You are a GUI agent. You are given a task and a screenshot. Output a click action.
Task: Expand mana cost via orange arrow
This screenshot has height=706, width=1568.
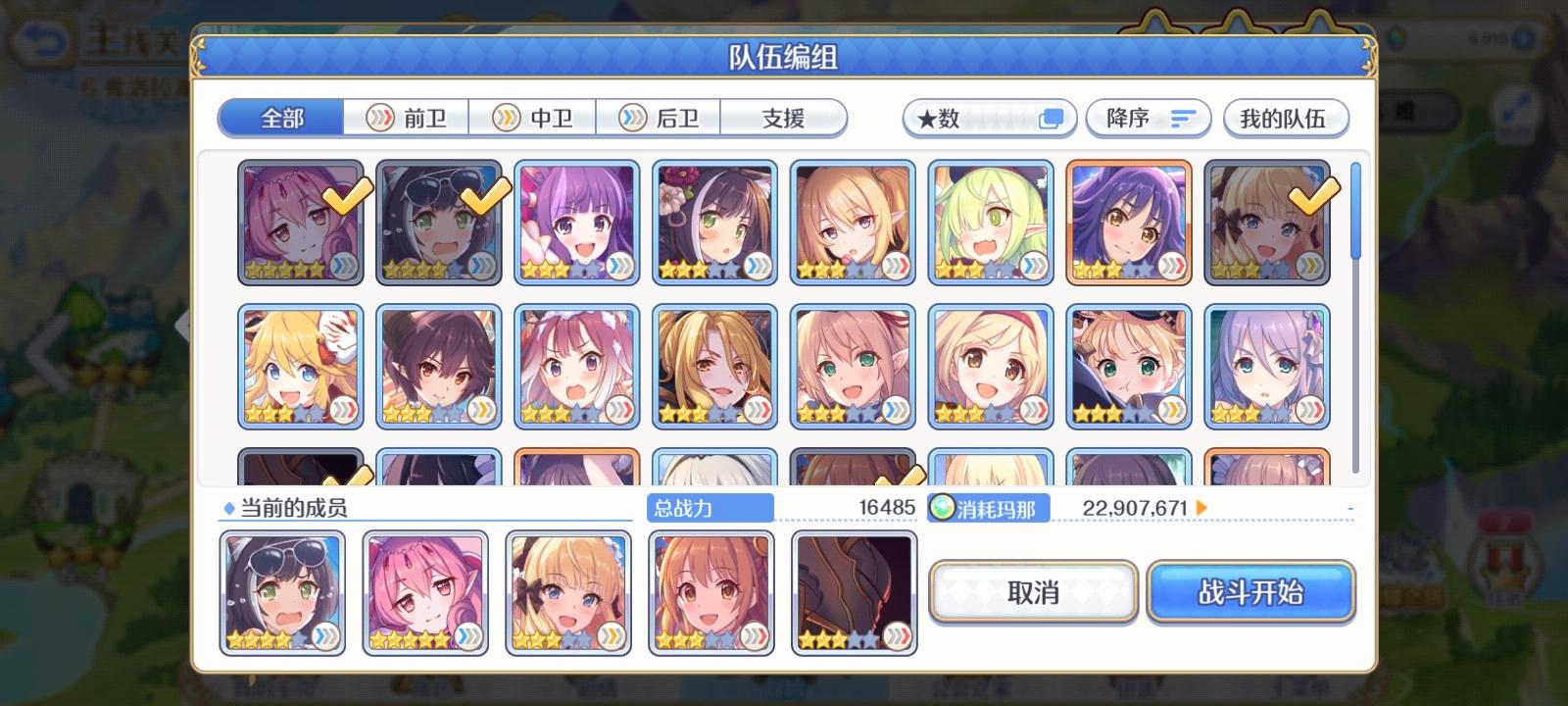[x=1200, y=508]
